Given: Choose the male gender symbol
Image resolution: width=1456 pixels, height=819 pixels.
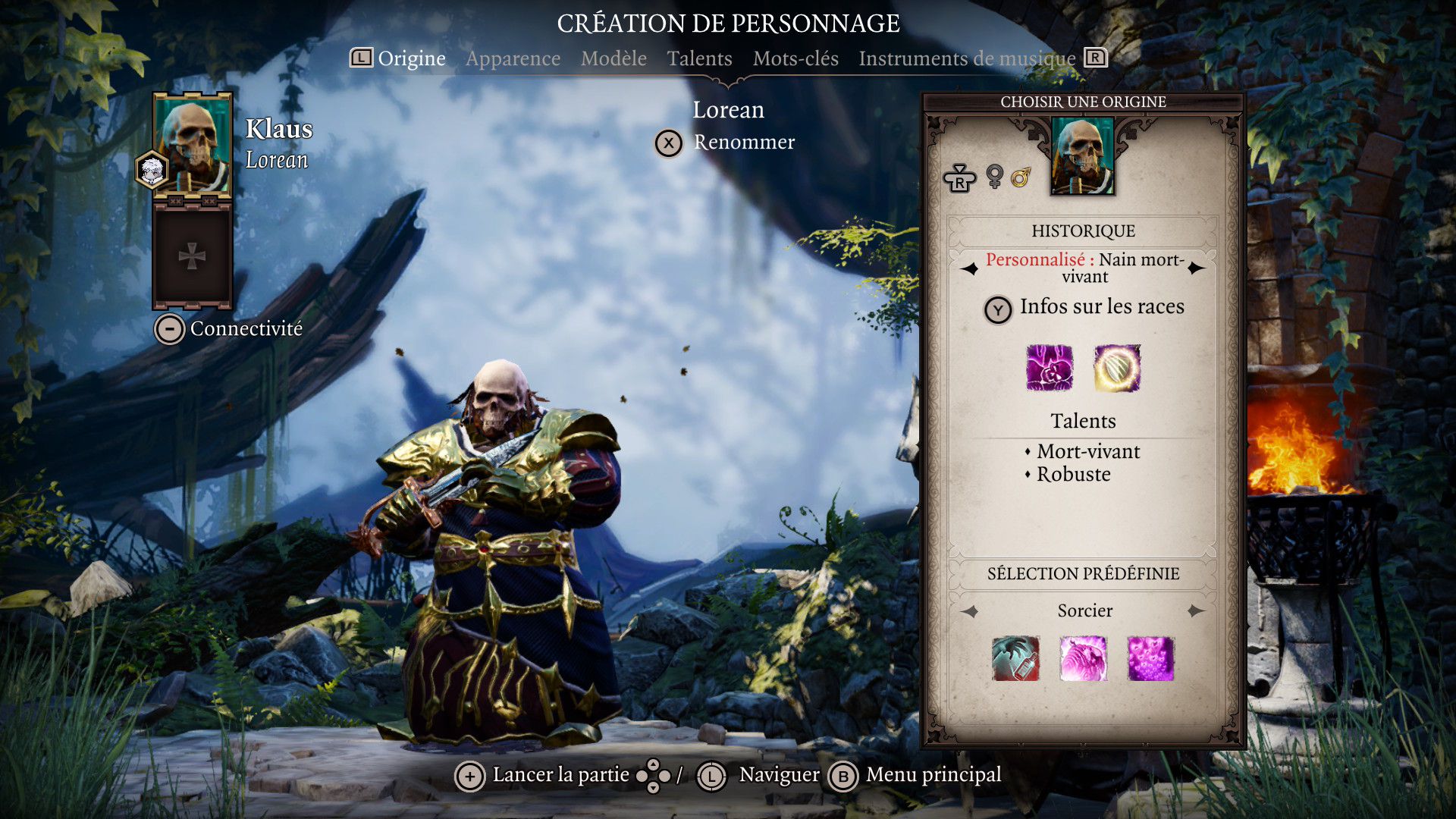Looking at the screenshot, I should coord(1021,177).
